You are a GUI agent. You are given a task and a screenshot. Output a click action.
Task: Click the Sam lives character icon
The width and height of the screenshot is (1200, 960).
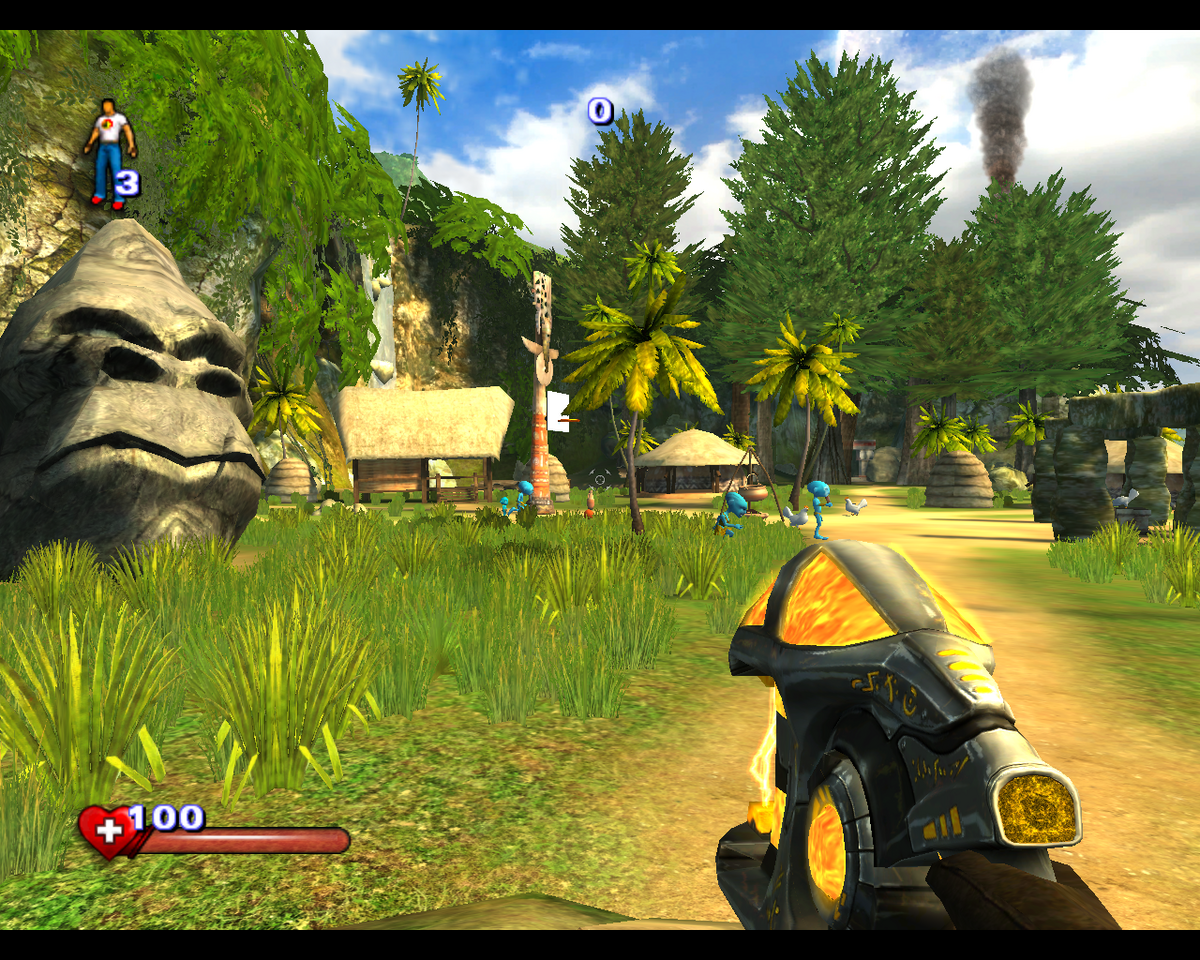pos(107,153)
